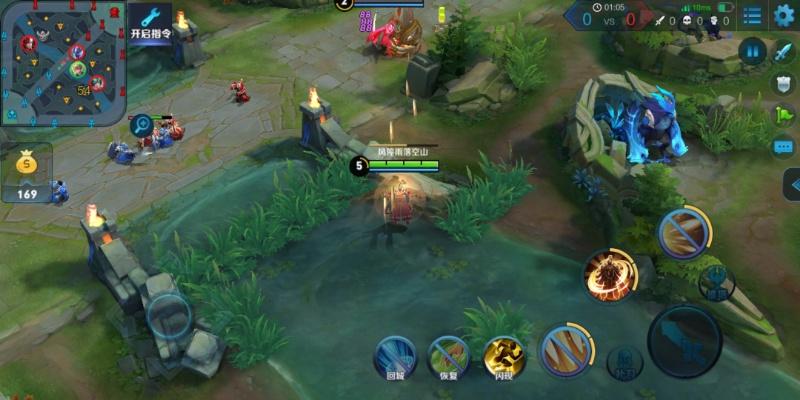Use the 回城 recall spell
This screenshot has height=400, width=800.
pyautogui.click(x=395, y=356)
